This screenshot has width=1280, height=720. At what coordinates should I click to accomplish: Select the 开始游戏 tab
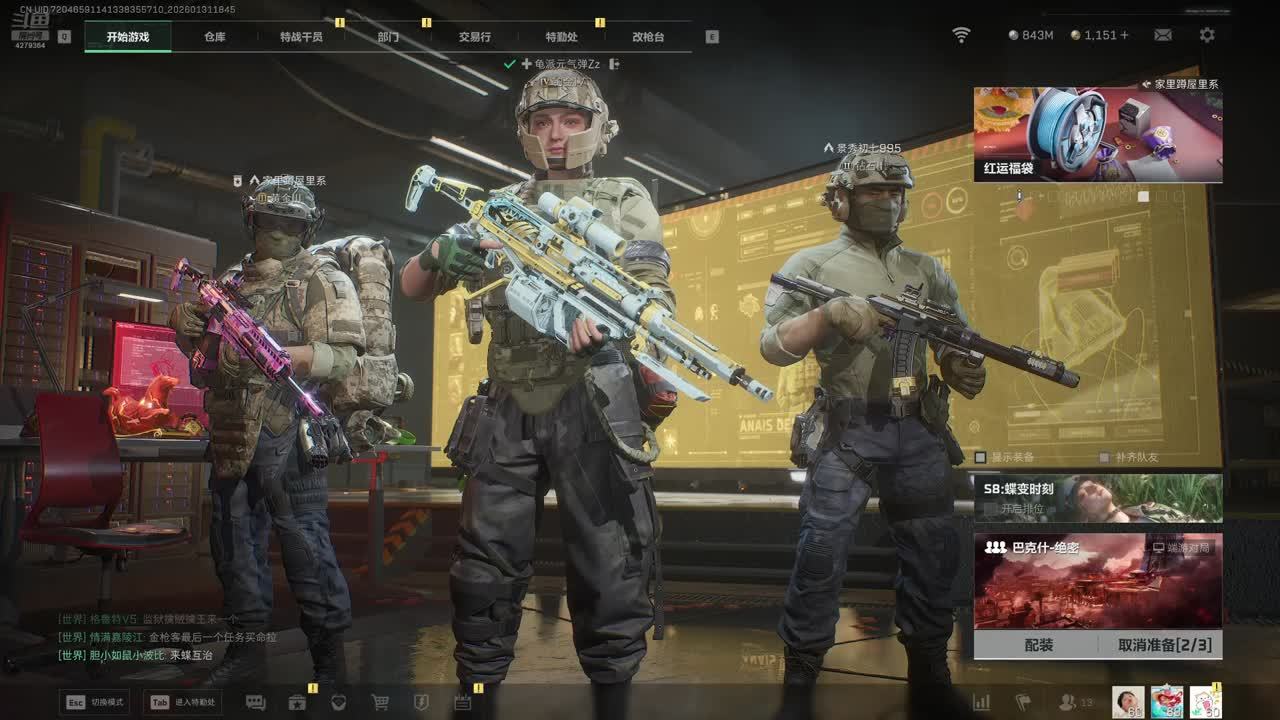[128, 37]
